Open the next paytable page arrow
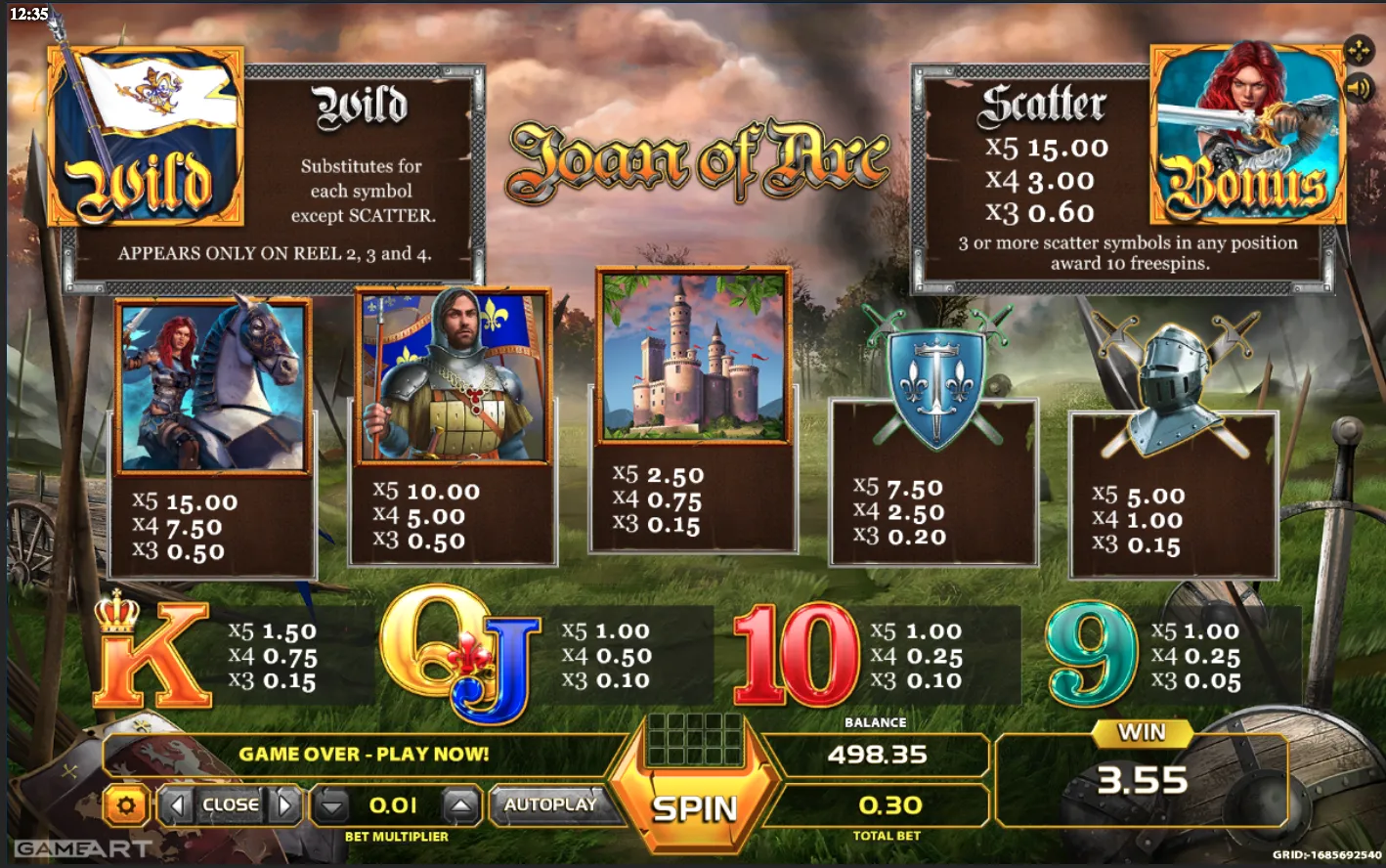Image resolution: width=1386 pixels, height=868 pixels. [x=284, y=805]
